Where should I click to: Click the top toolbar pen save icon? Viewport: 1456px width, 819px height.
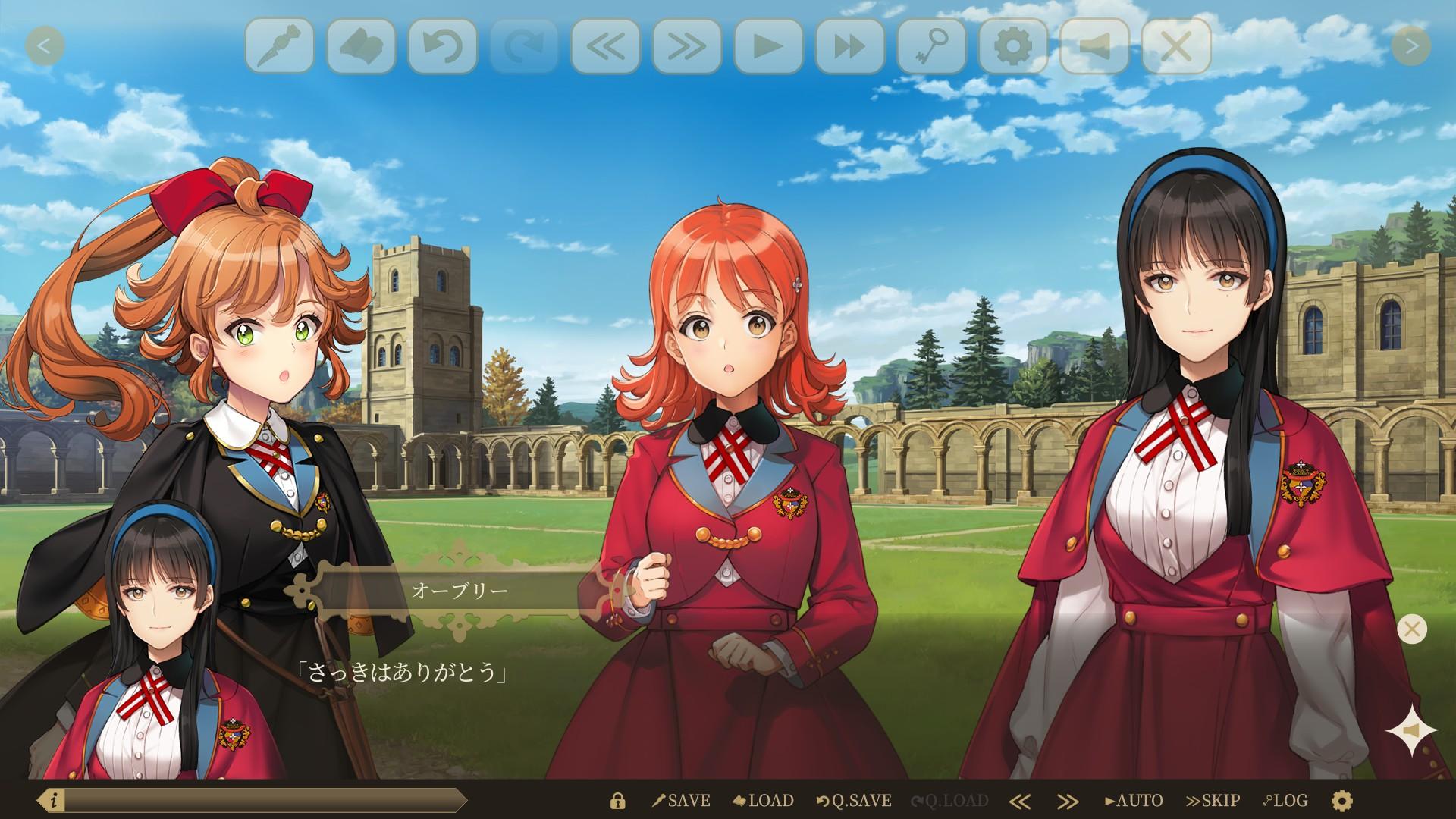pos(279,46)
